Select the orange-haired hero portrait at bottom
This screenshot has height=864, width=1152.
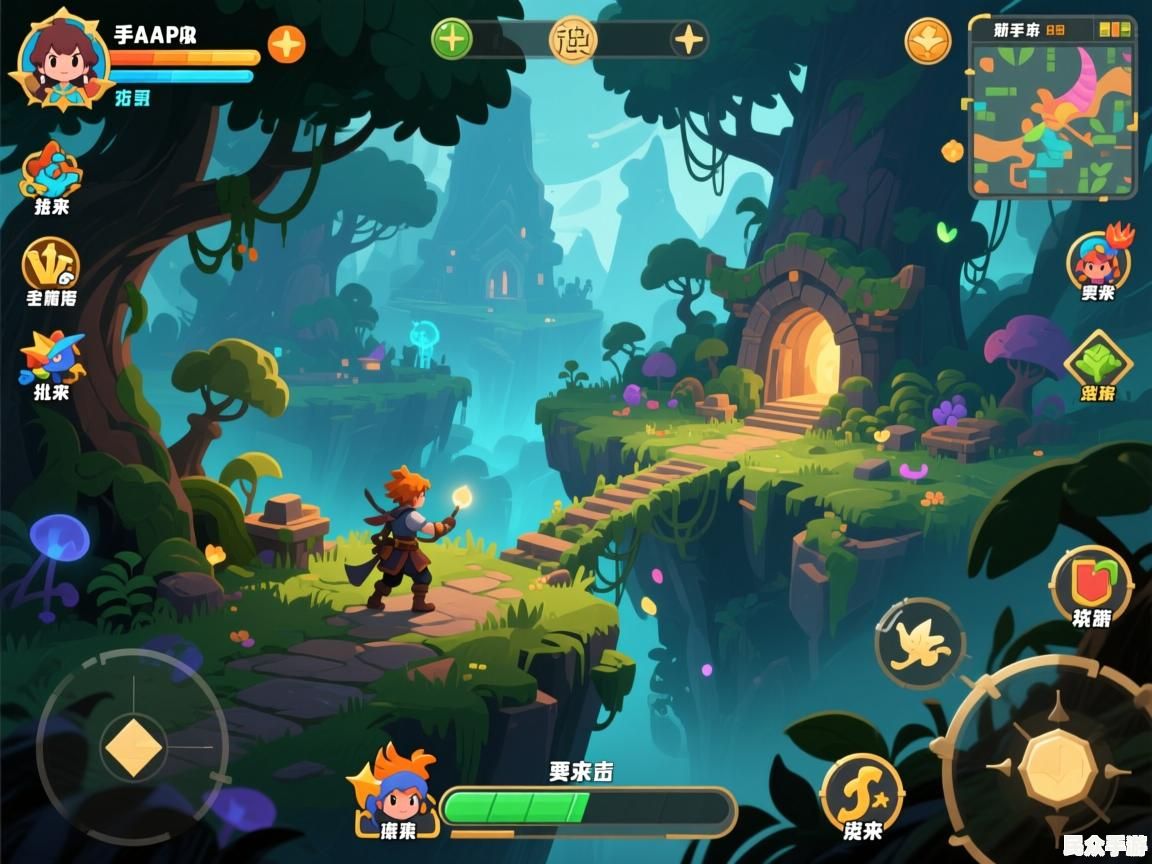398,790
